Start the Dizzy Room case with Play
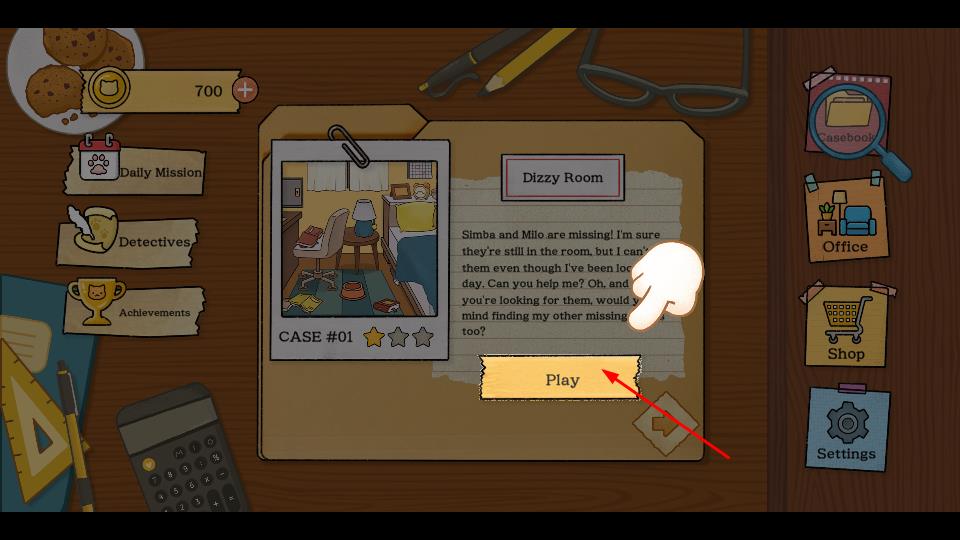 pos(560,378)
